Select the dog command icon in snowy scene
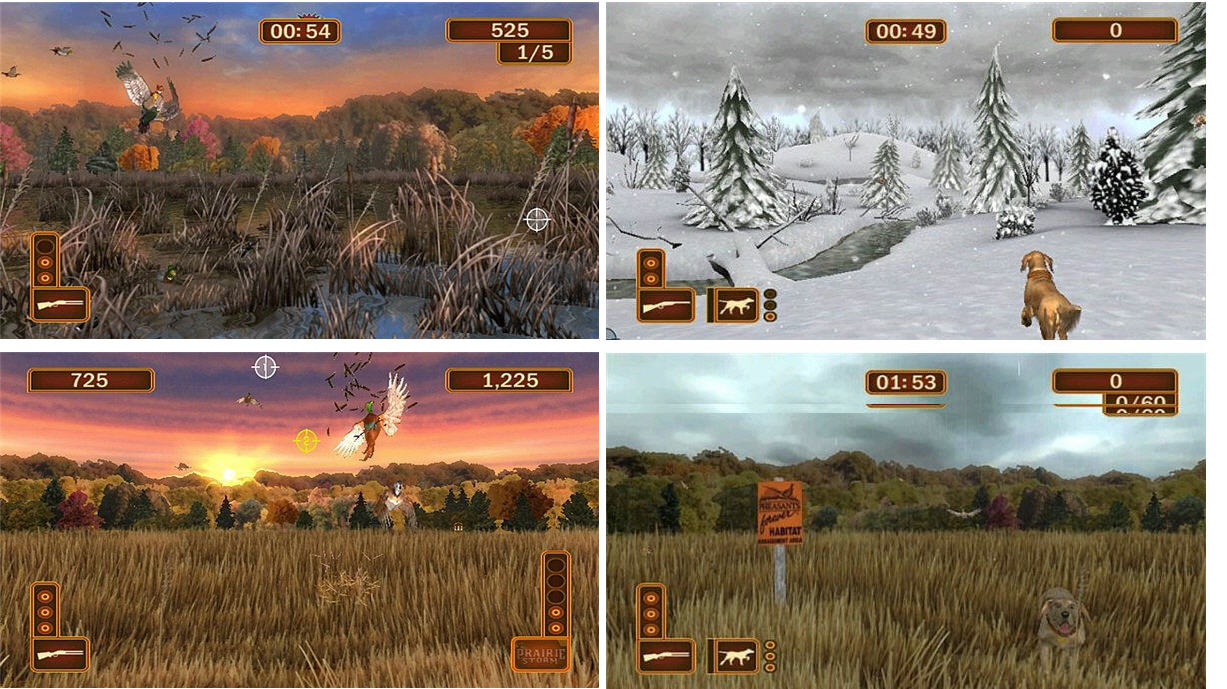 [x=735, y=305]
